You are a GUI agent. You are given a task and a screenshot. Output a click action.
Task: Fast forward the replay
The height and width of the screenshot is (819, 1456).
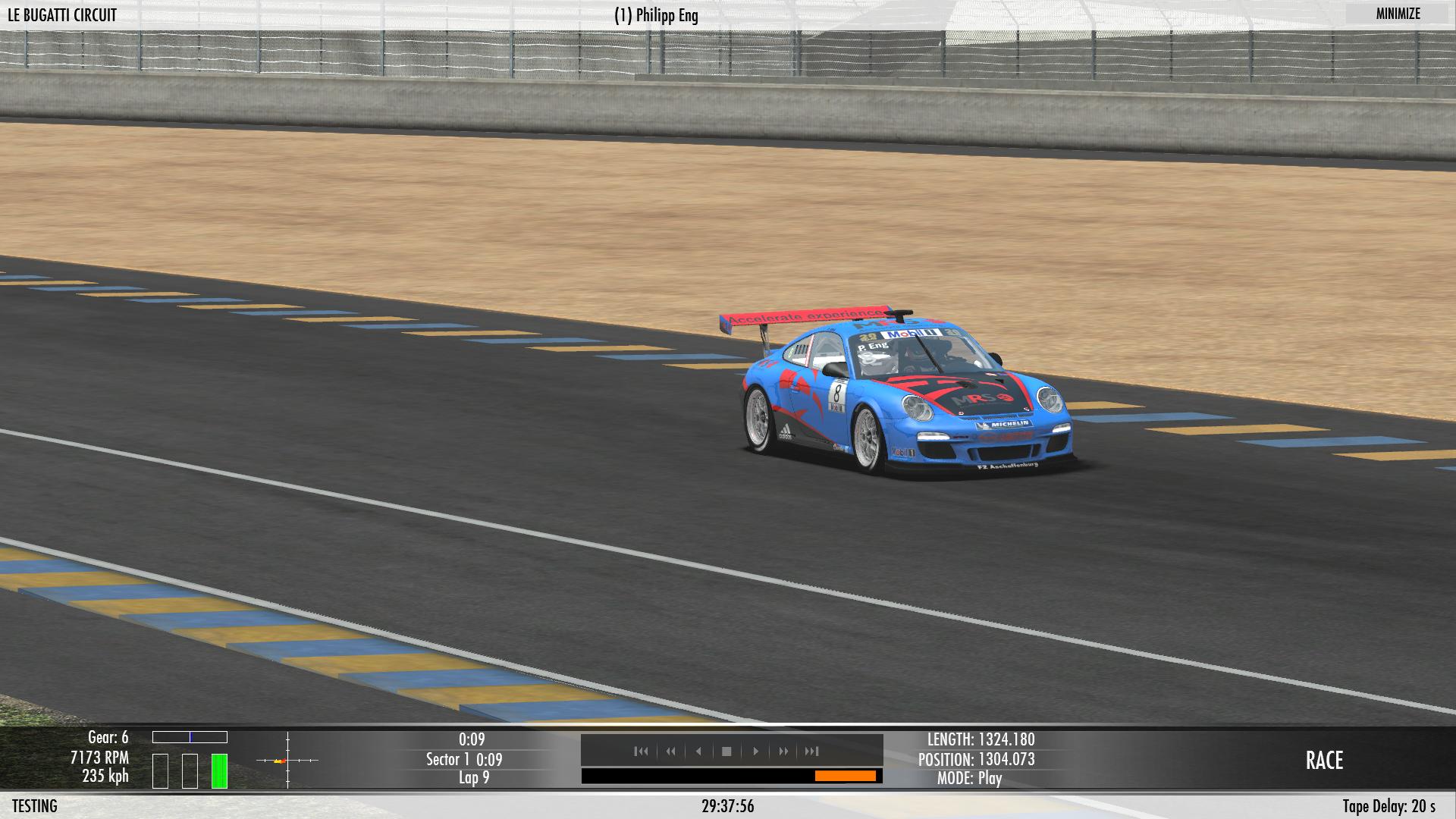783,752
